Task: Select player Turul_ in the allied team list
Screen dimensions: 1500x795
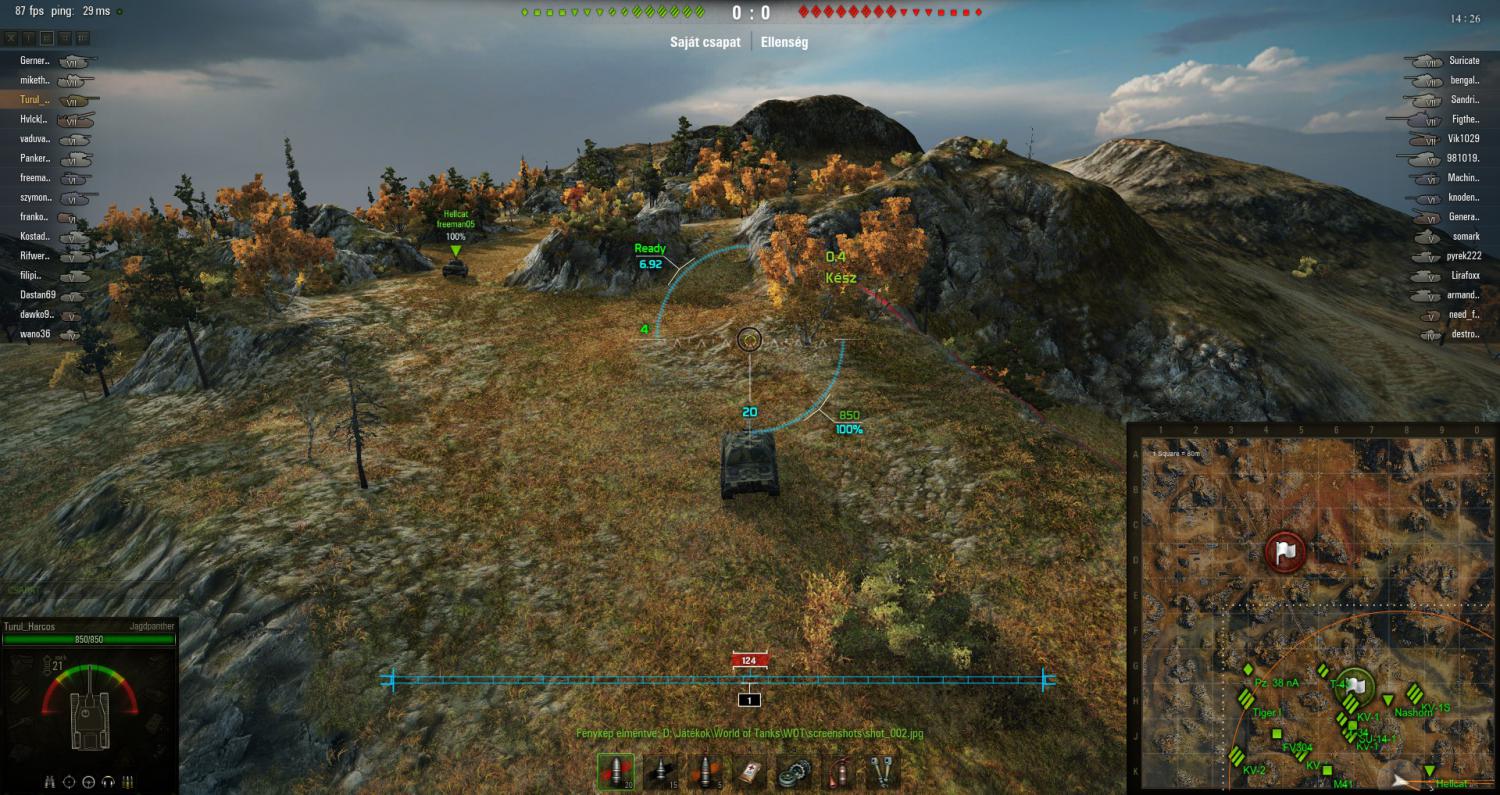Action: (x=34, y=100)
